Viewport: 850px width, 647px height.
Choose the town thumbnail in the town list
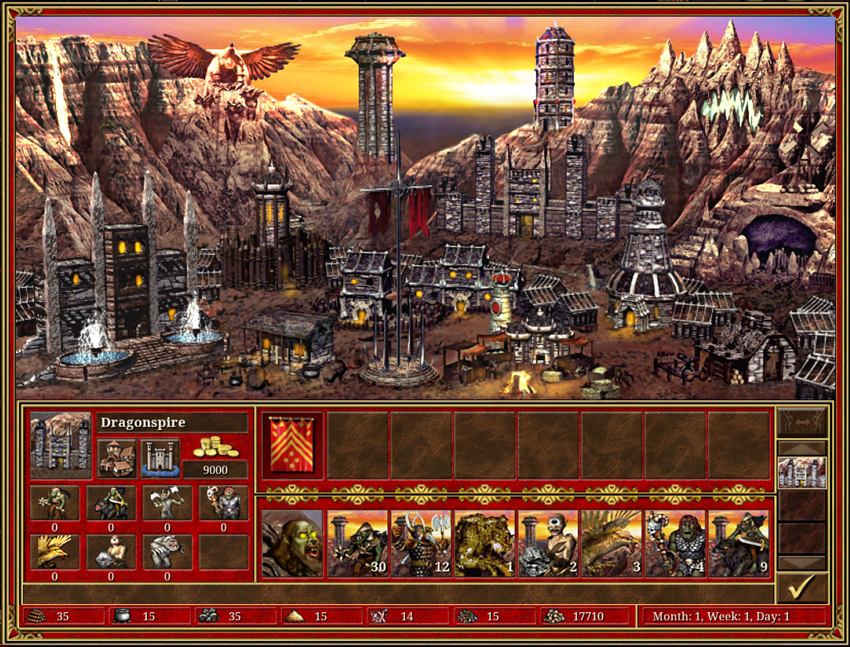(x=802, y=472)
